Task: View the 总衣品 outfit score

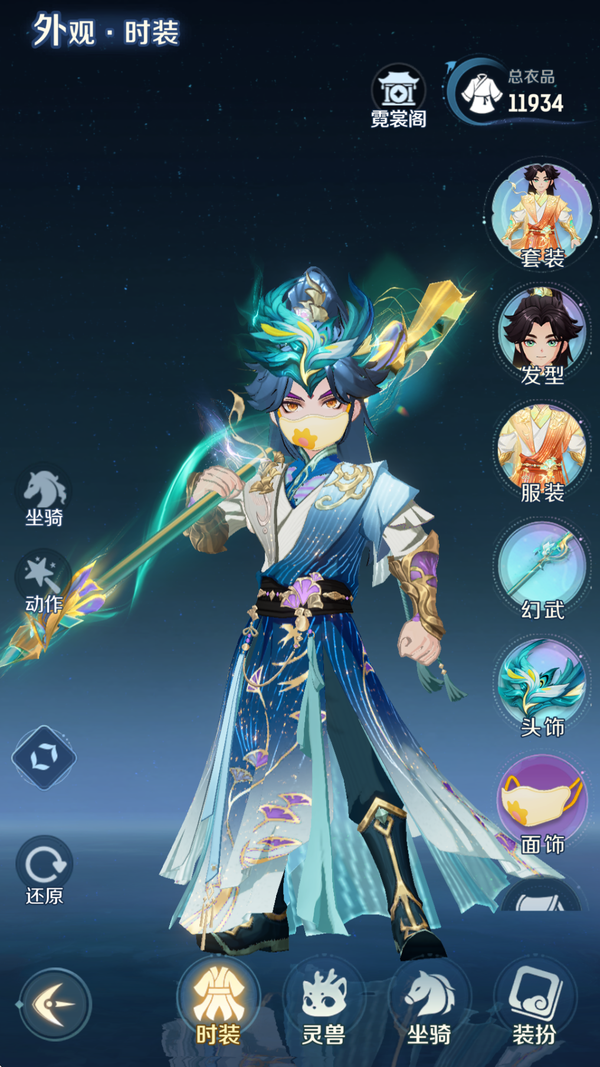Action: coord(510,90)
